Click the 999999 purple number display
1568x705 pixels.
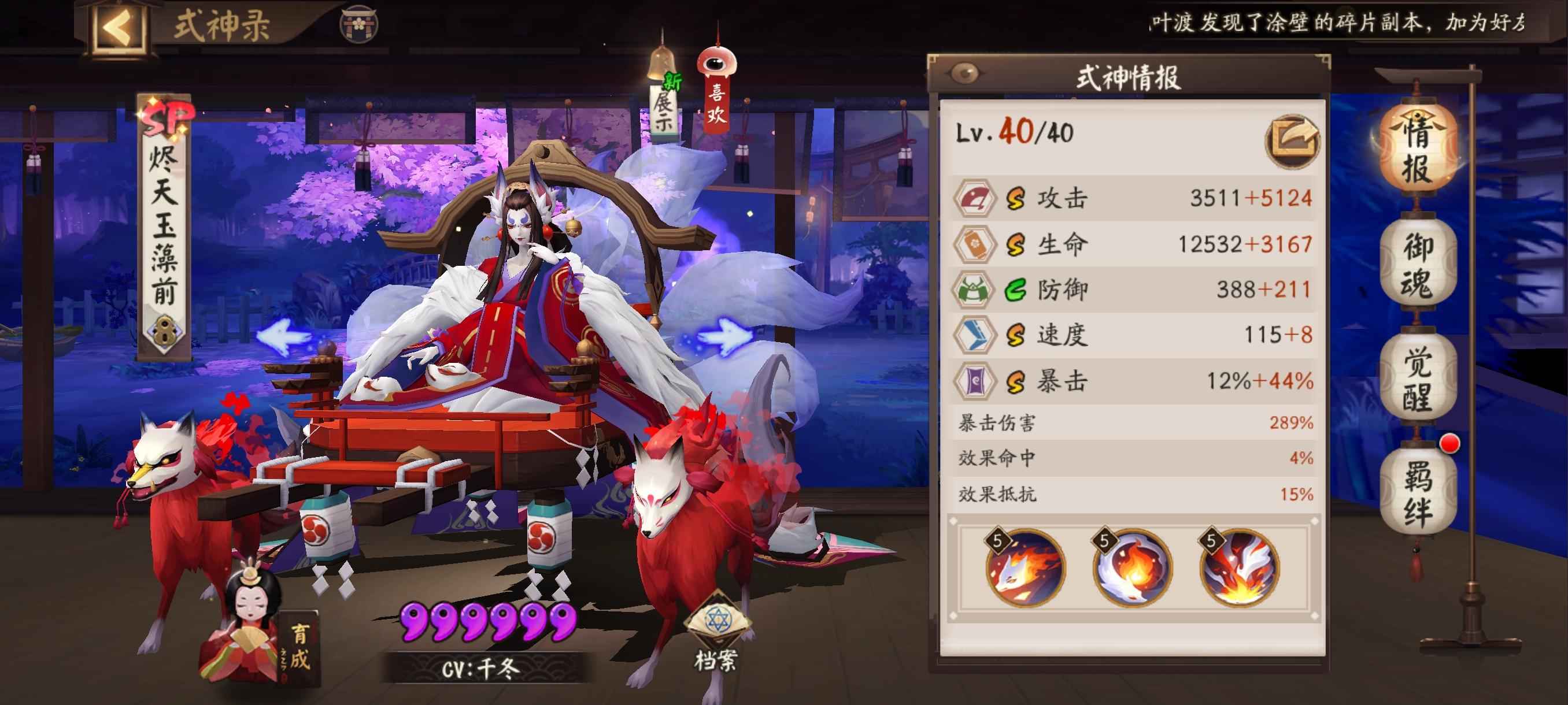click(487, 622)
